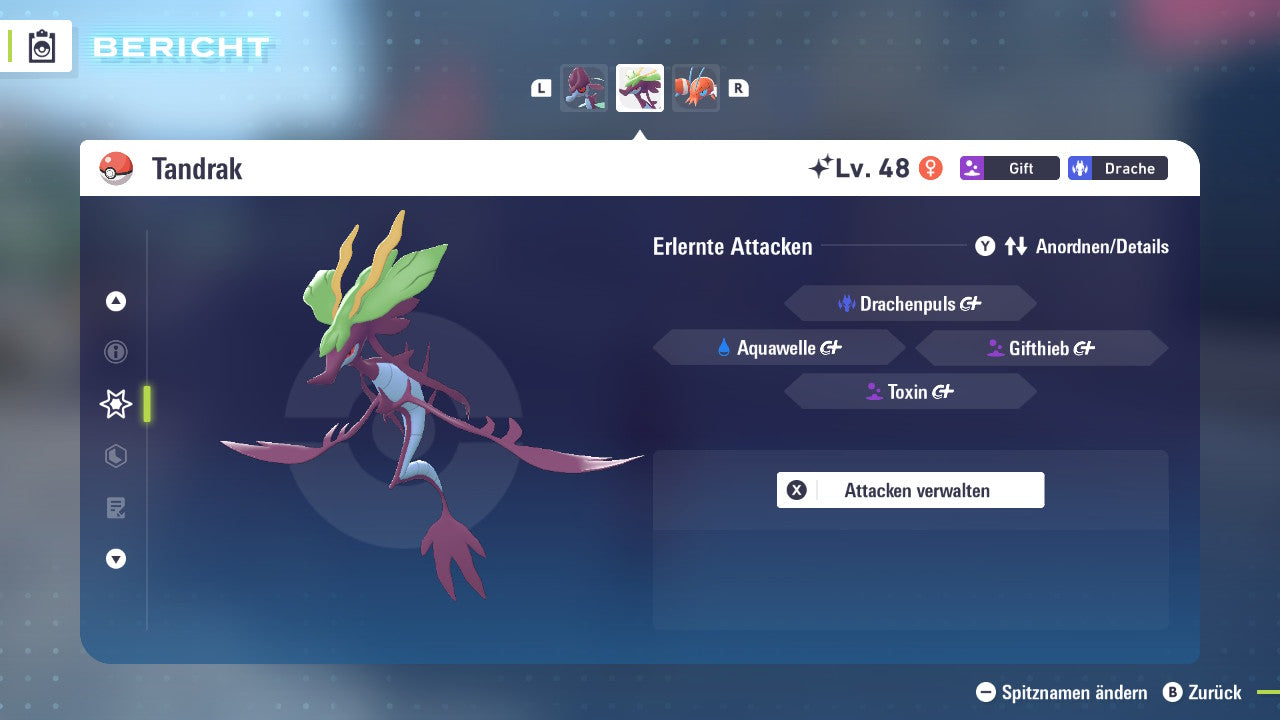Image resolution: width=1280 pixels, height=720 pixels.
Task: Toggle the sort arrows icon next to Anordnen/Details
Action: pyautogui.click(x=1016, y=246)
